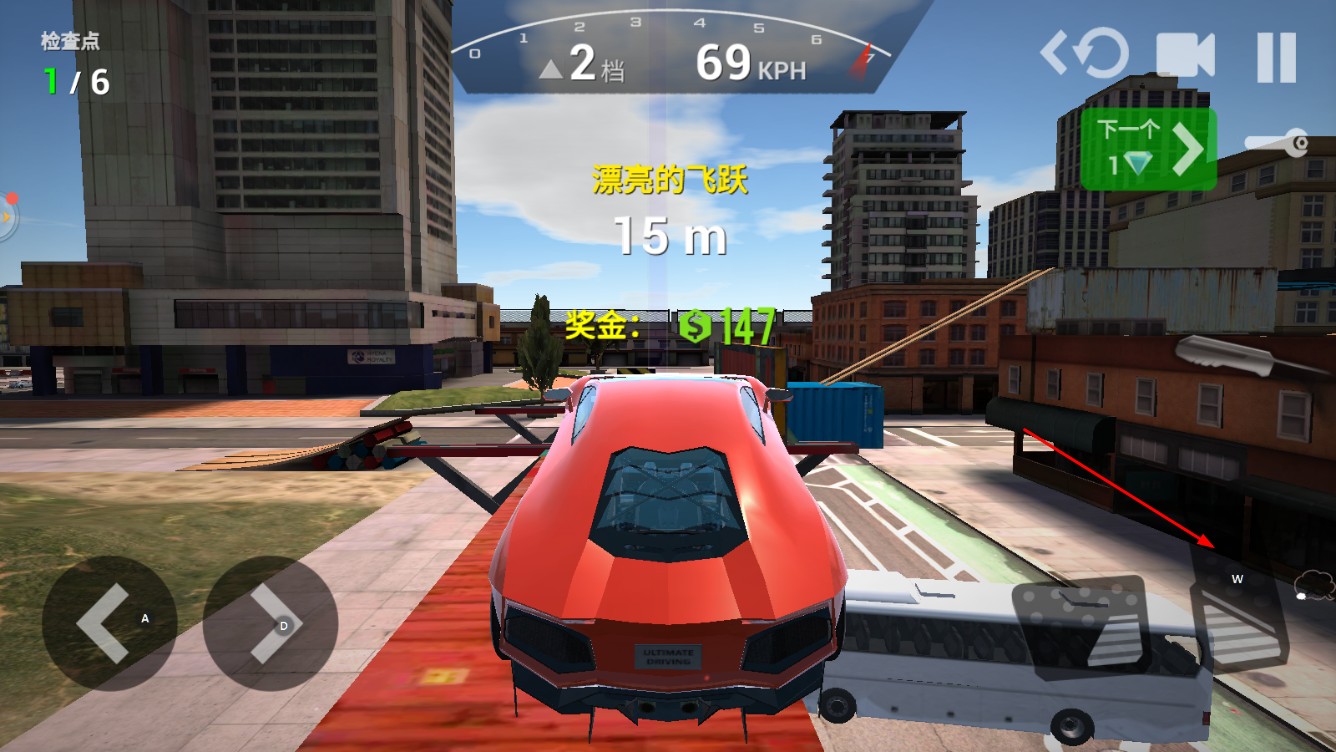
Task: Open the wrench settings icon
Action: 1278,145
